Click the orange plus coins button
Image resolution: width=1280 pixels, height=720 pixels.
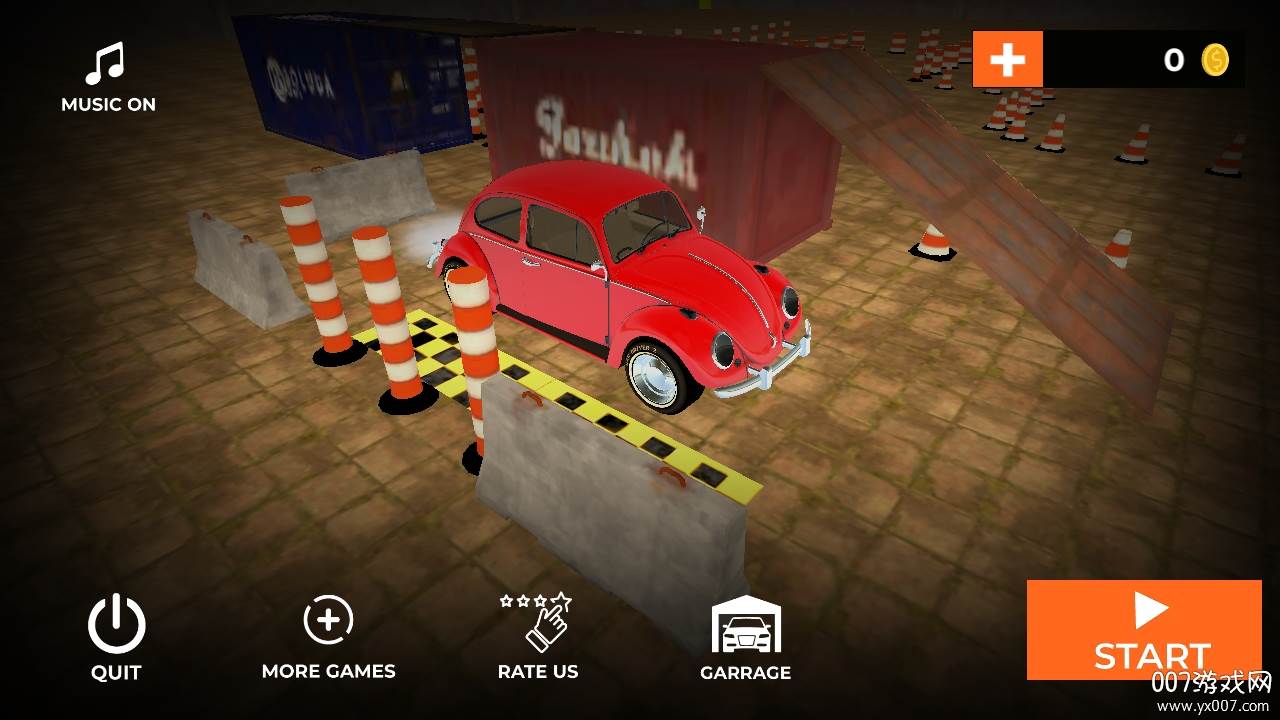coord(1007,60)
